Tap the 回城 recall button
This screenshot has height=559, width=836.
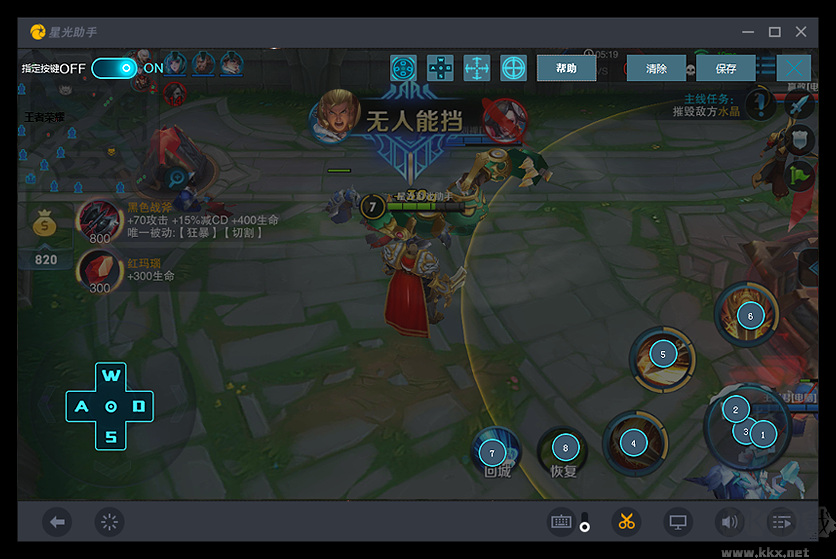492,453
